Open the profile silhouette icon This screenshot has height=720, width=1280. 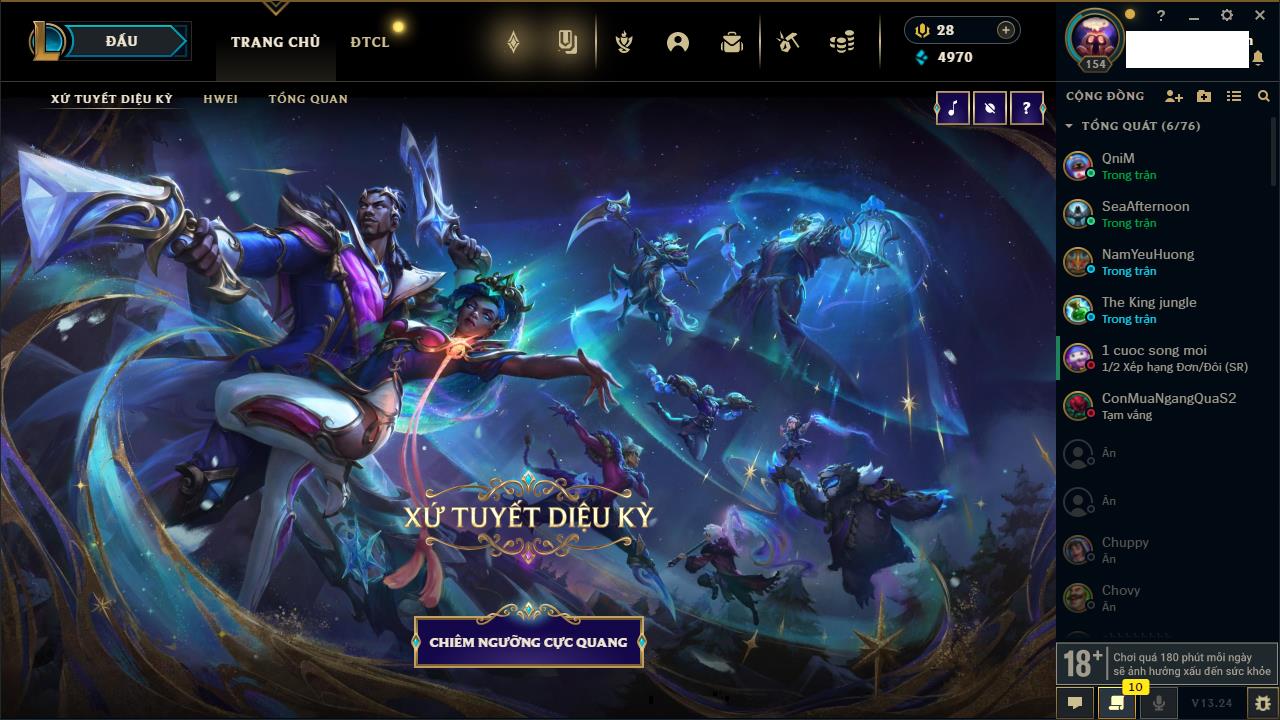678,42
